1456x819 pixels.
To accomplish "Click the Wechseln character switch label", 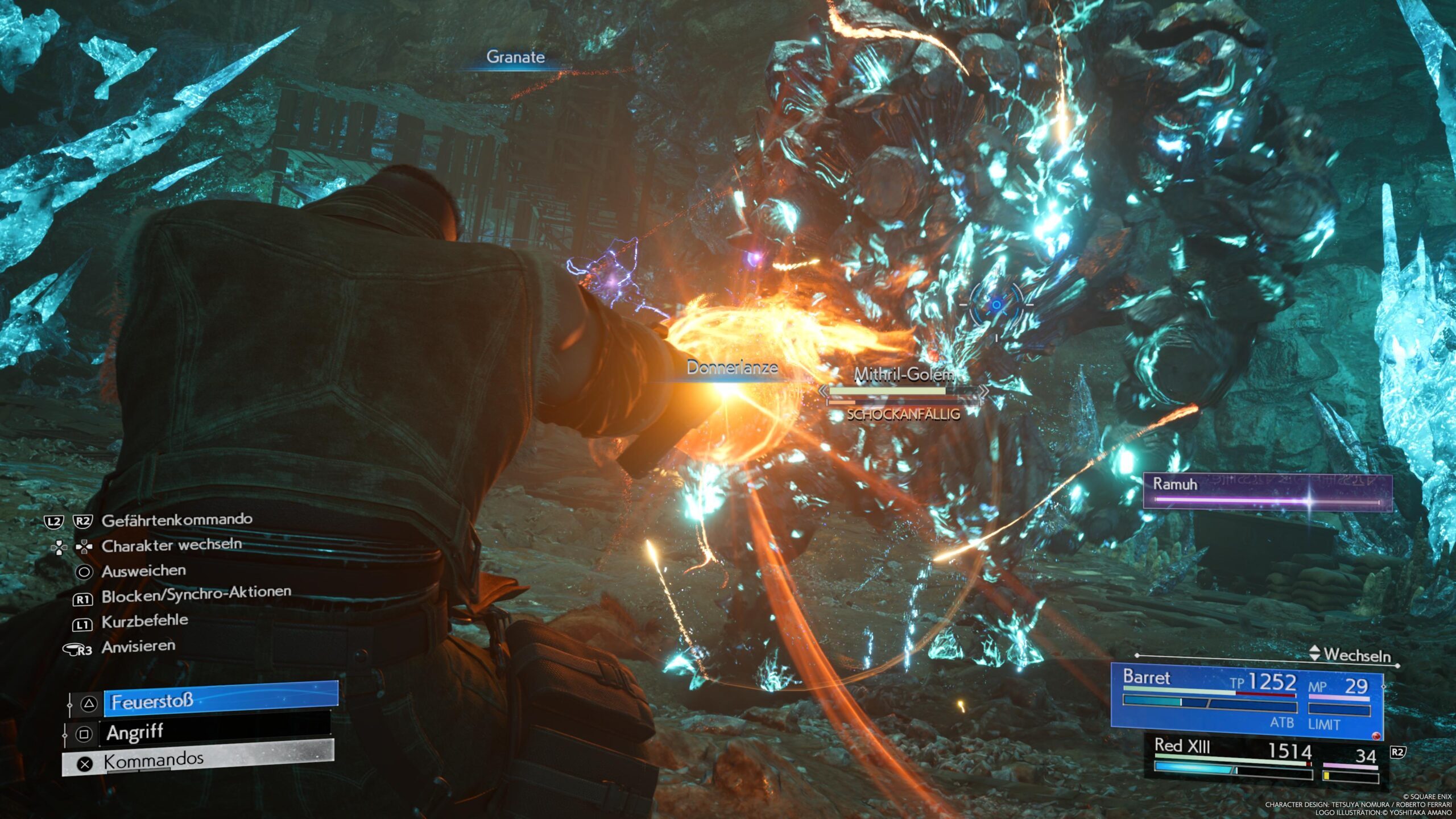I will [1356, 655].
